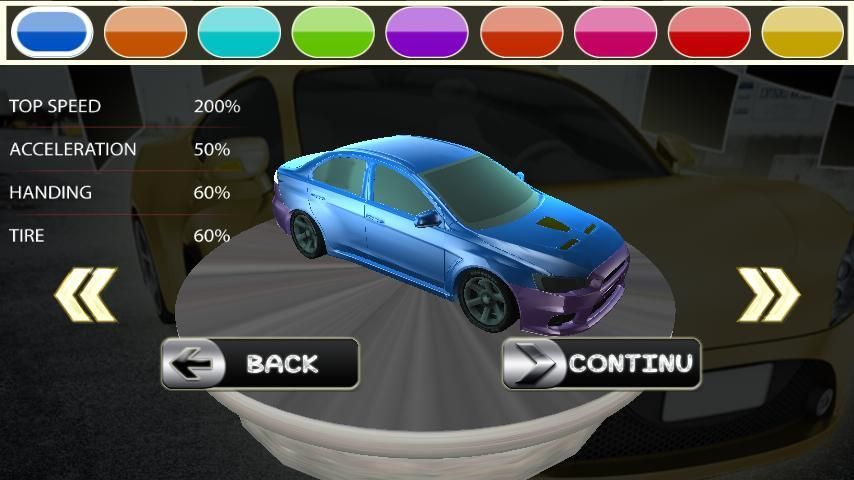Choose the orange paint color swatch
The width and height of the screenshot is (854, 480).
[145, 32]
